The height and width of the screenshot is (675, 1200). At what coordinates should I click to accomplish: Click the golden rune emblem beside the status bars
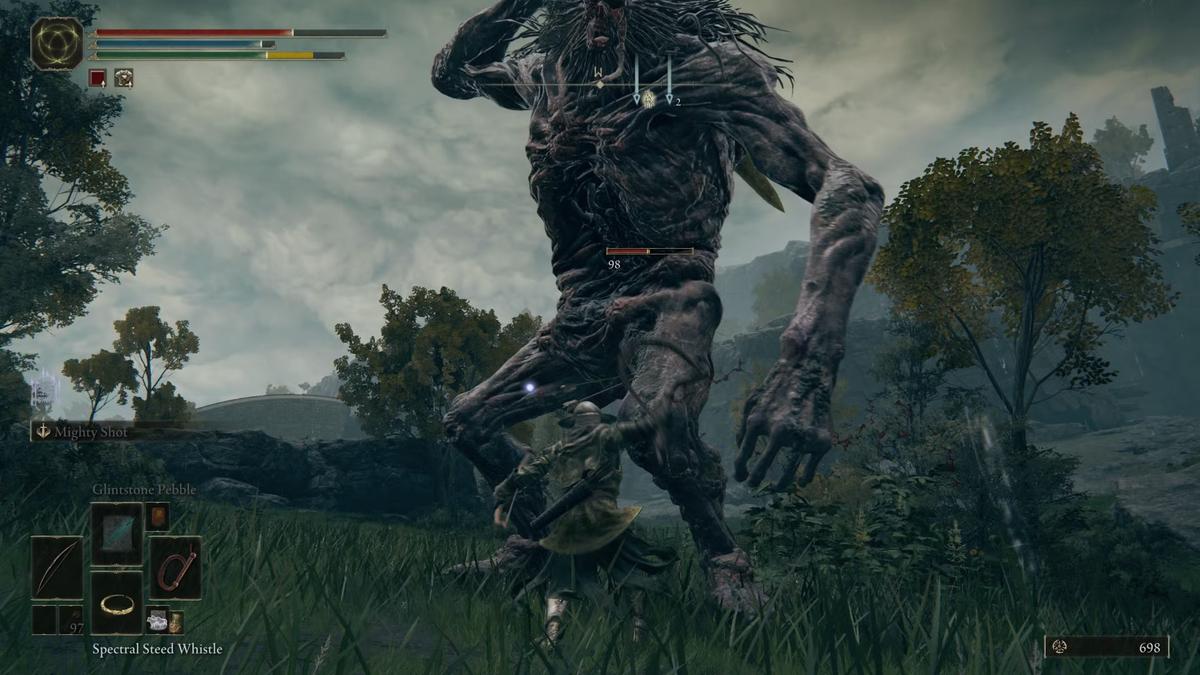click(x=57, y=44)
